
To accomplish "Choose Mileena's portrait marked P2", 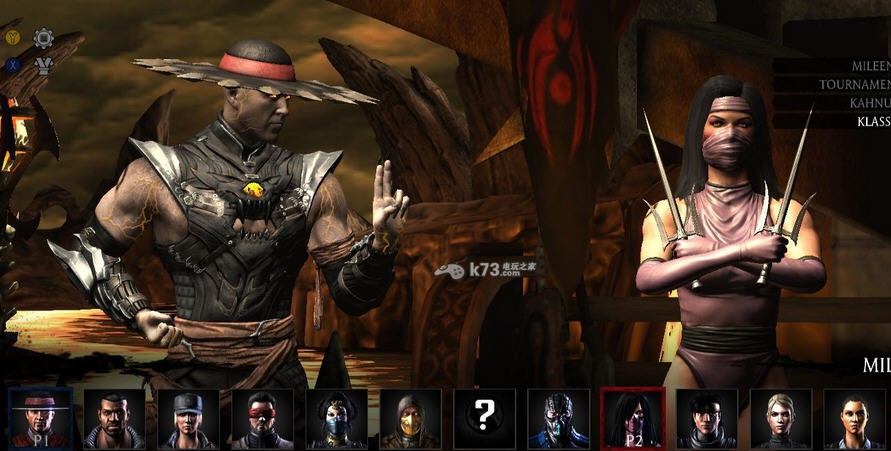I will pos(633,418).
